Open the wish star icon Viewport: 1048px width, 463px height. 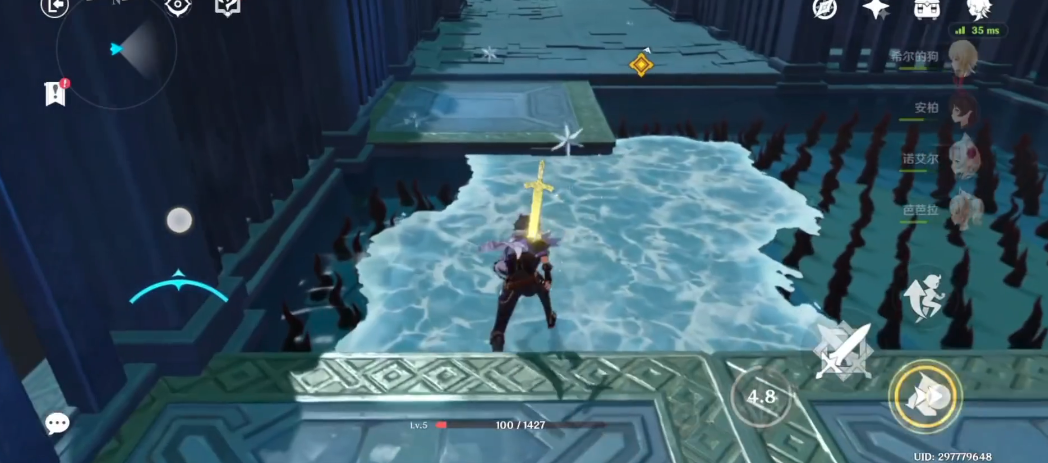pyautogui.click(x=876, y=8)
